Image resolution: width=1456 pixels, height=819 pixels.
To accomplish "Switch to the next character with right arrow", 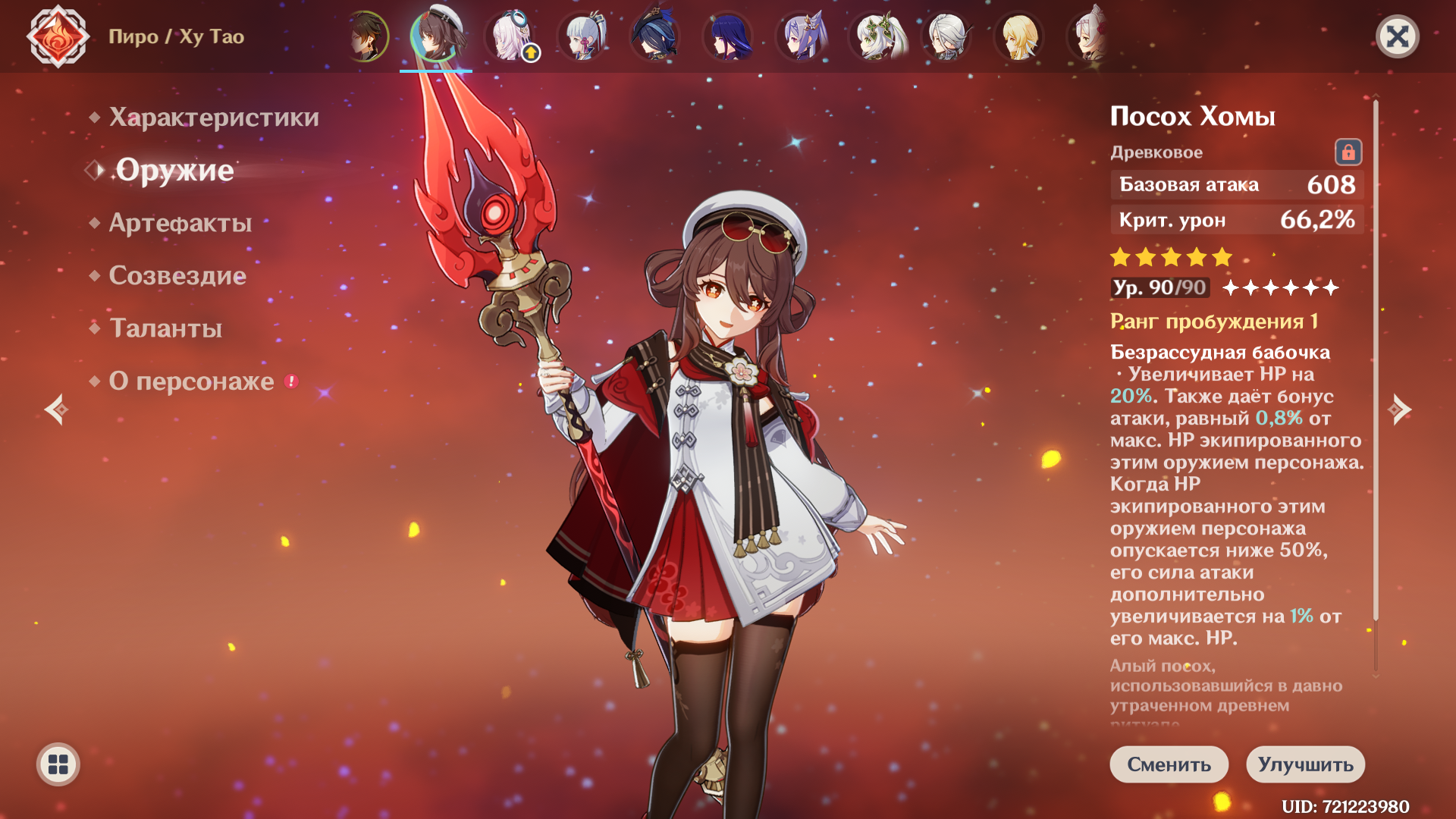I will 1399,409.
